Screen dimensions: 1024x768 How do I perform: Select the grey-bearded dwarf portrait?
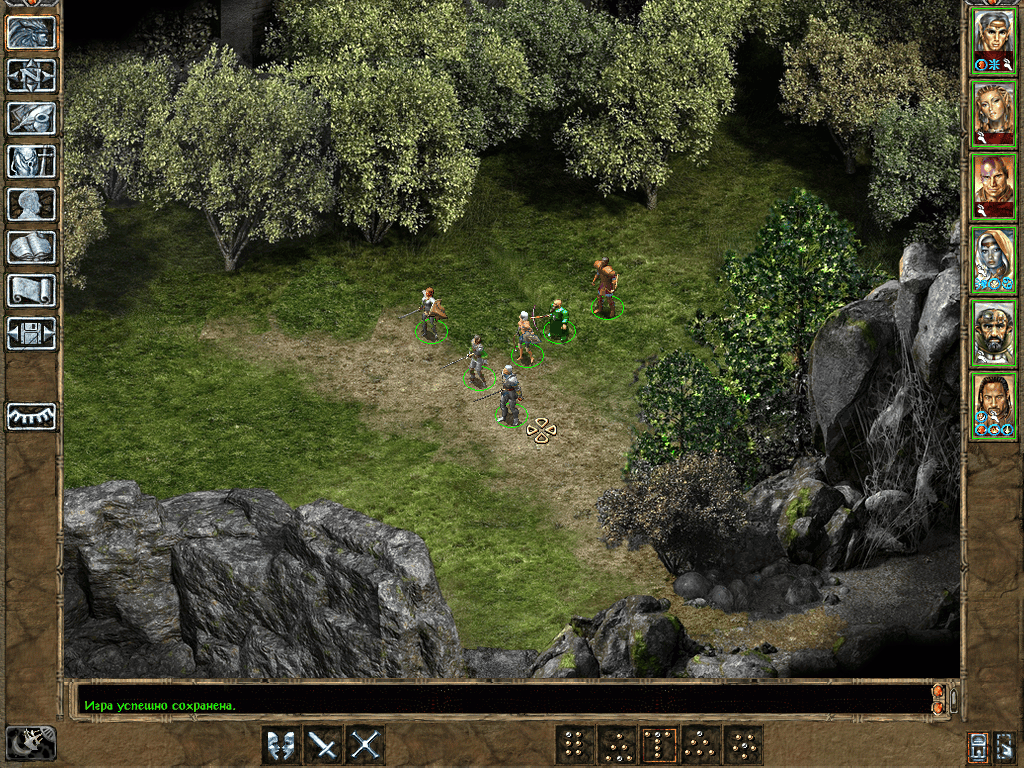[993, 333]
